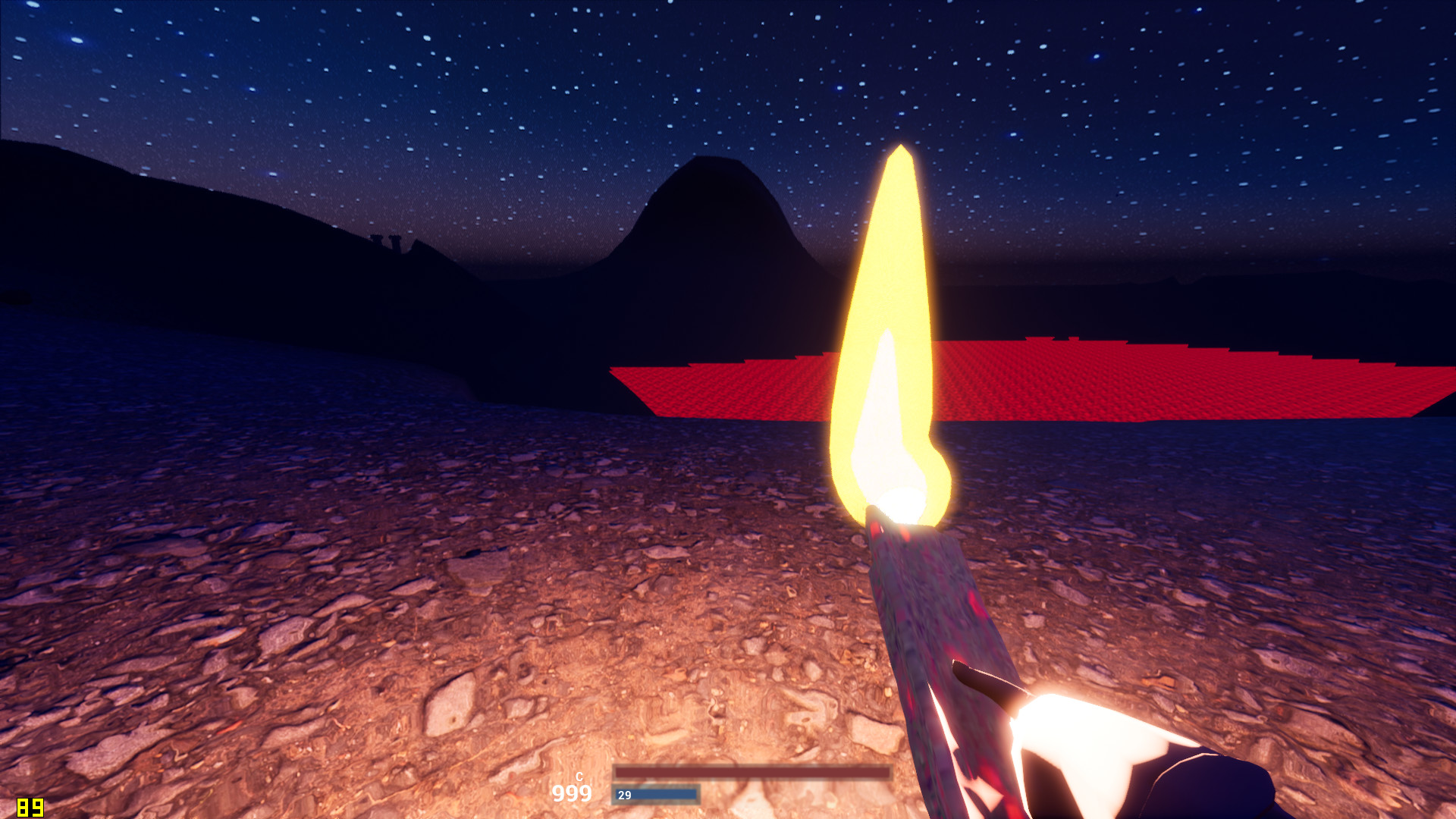Click the blue progress bar labeled 29
Viewport: 1456px width, 819px height.
pos(656,796)
